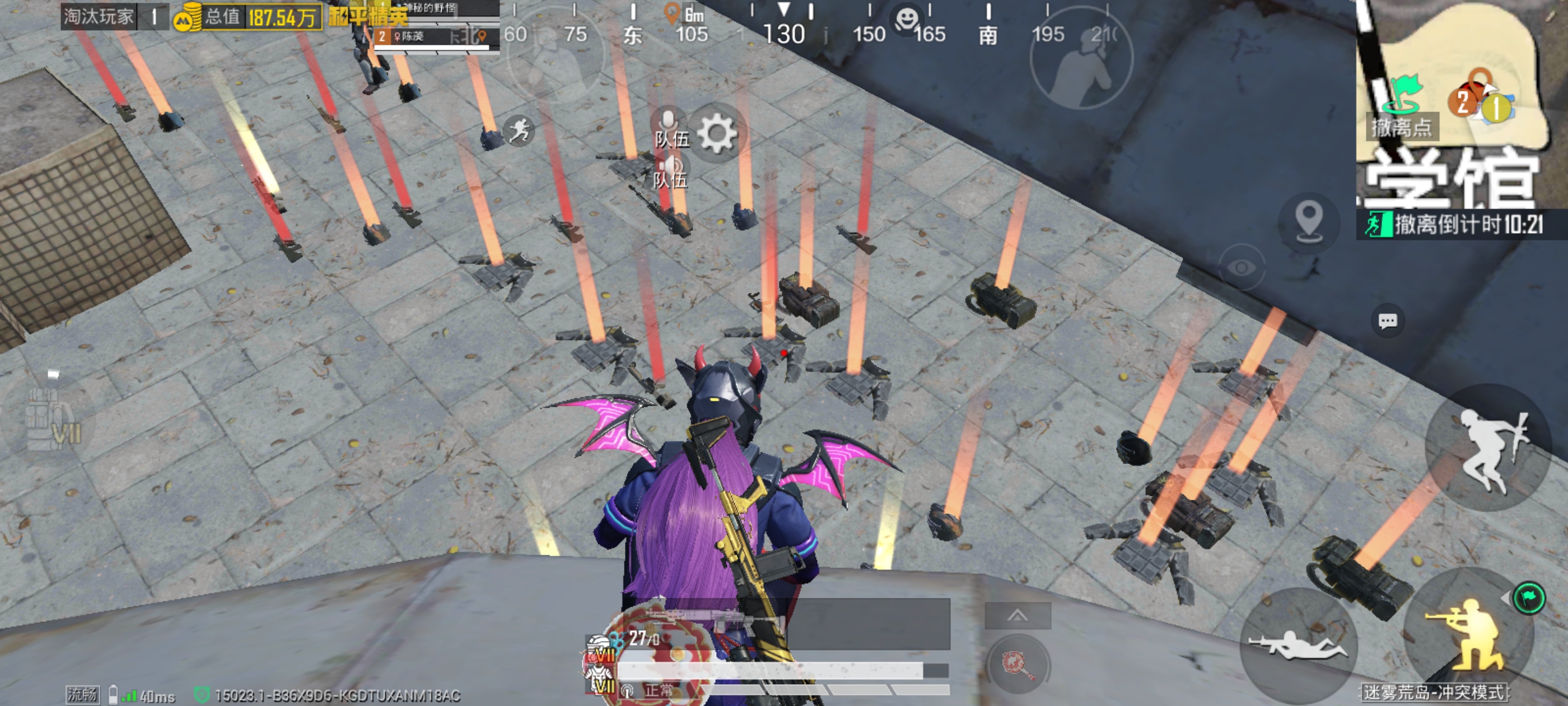This screenshot has width=1568, height=706.
Task: Place a marker with the map pin button
Action: tap(1309, 221)
